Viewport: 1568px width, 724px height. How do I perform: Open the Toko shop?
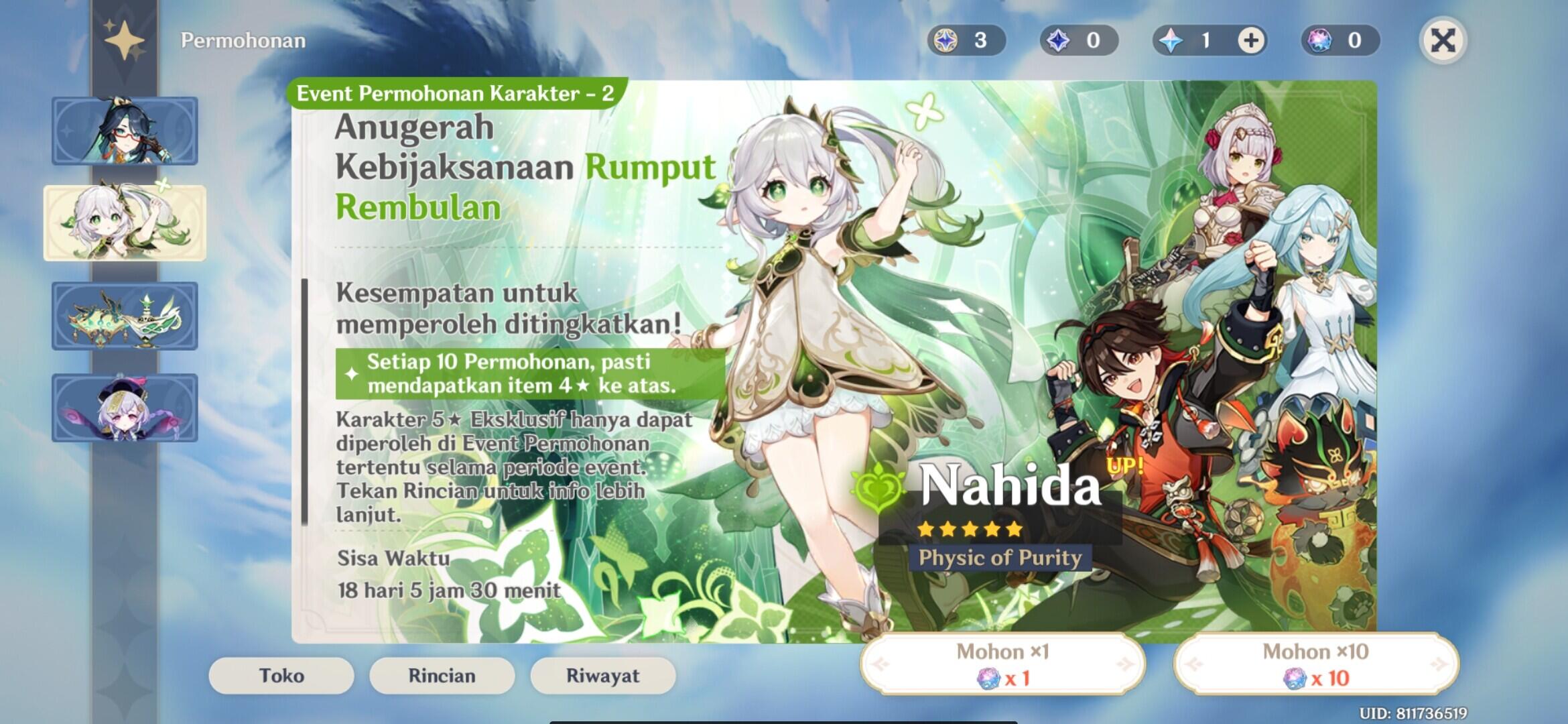(x=281, y=676)
